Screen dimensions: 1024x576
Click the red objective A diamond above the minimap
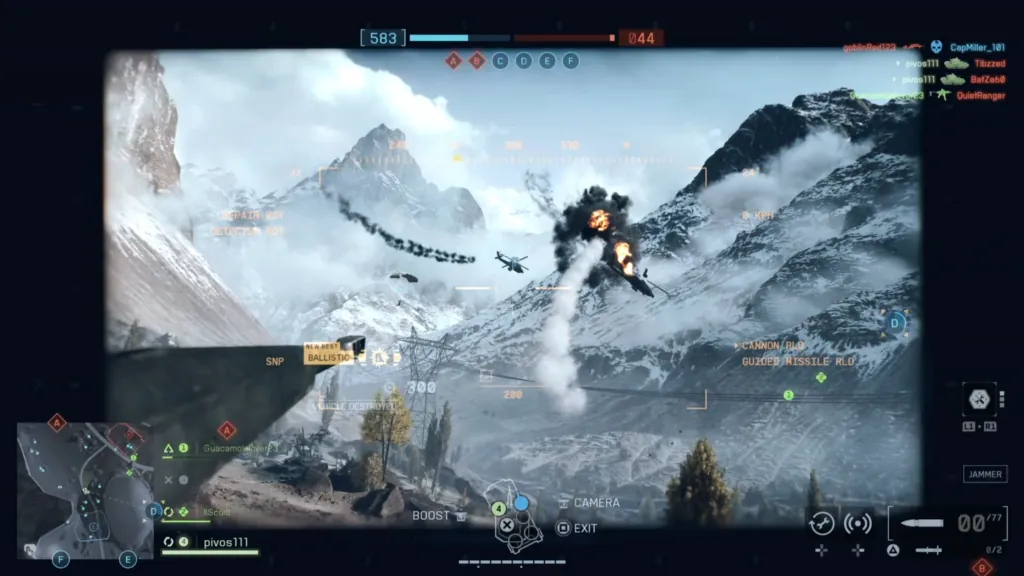[57, 422]
